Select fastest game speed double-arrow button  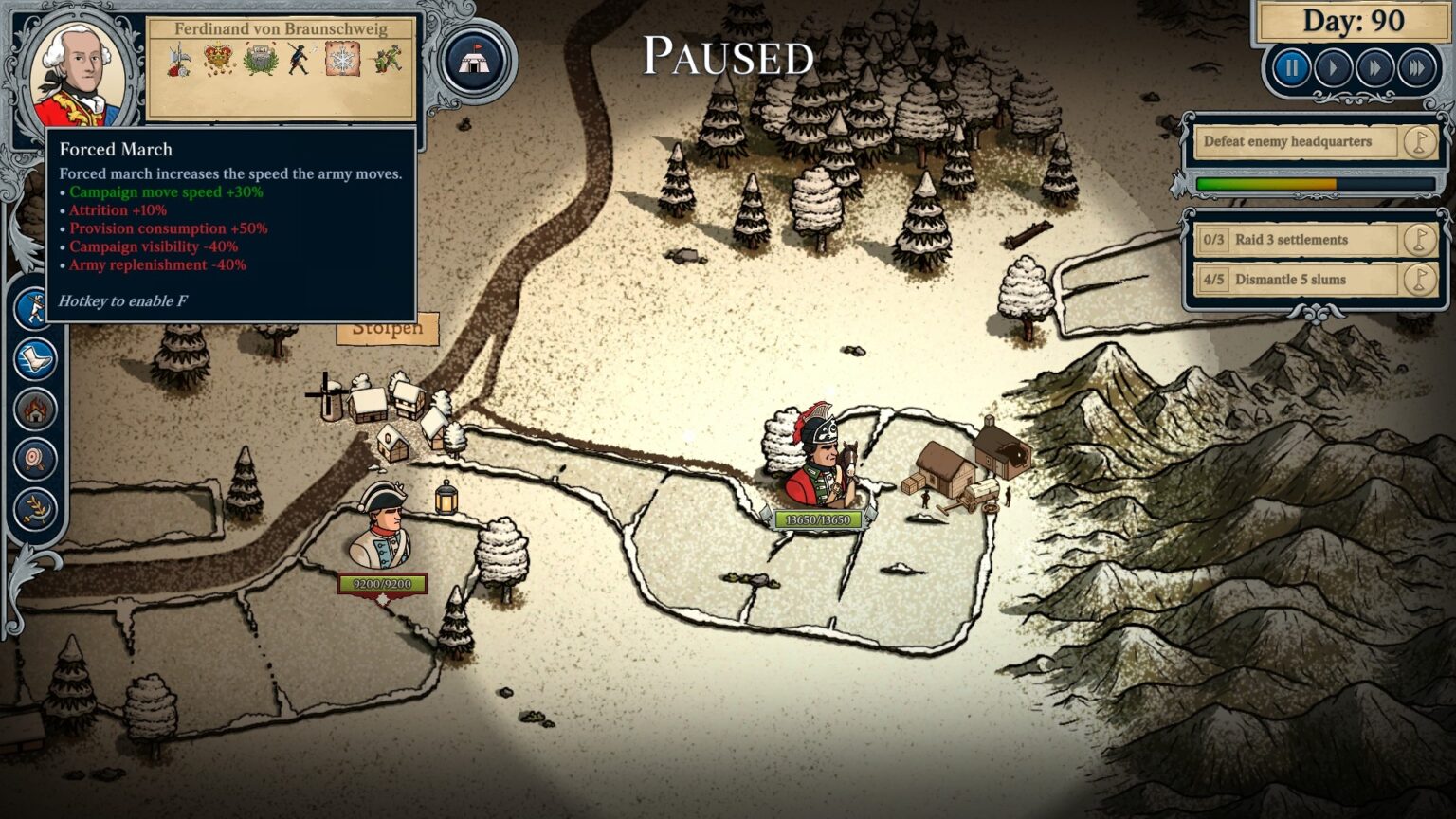[1415, 67]
